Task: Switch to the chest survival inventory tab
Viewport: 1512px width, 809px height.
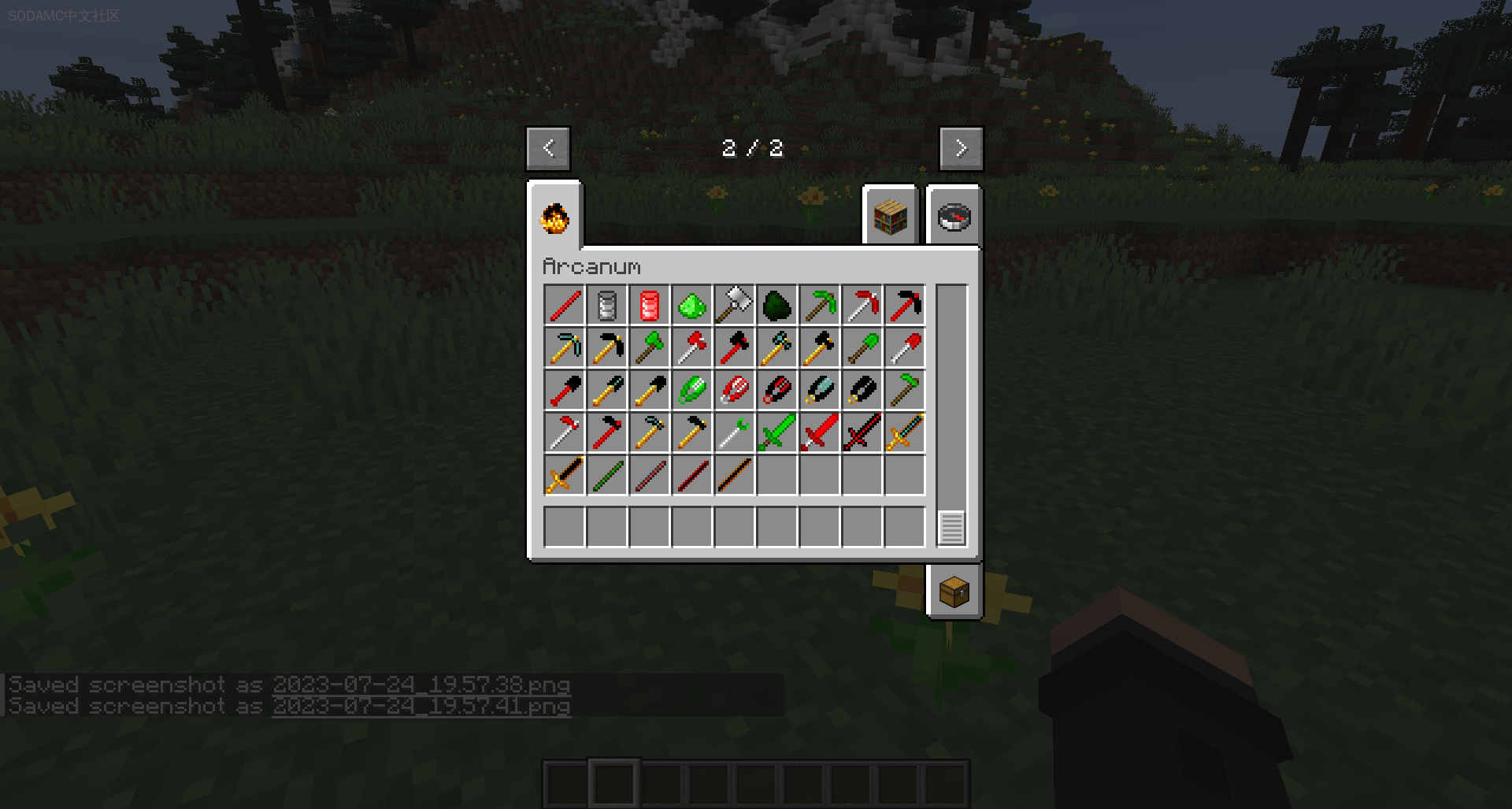Action: point(954,592)
